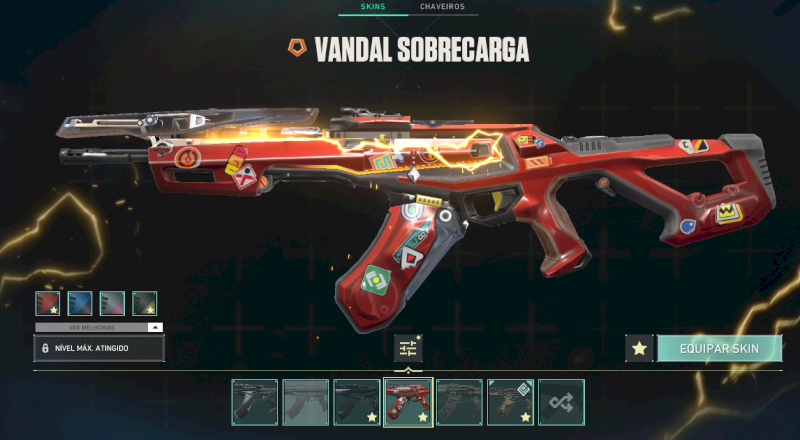The height and width of the screenshot is (440, 800).
Task: Pick the tan Vandal skin with teal badge
Action: 511,403
